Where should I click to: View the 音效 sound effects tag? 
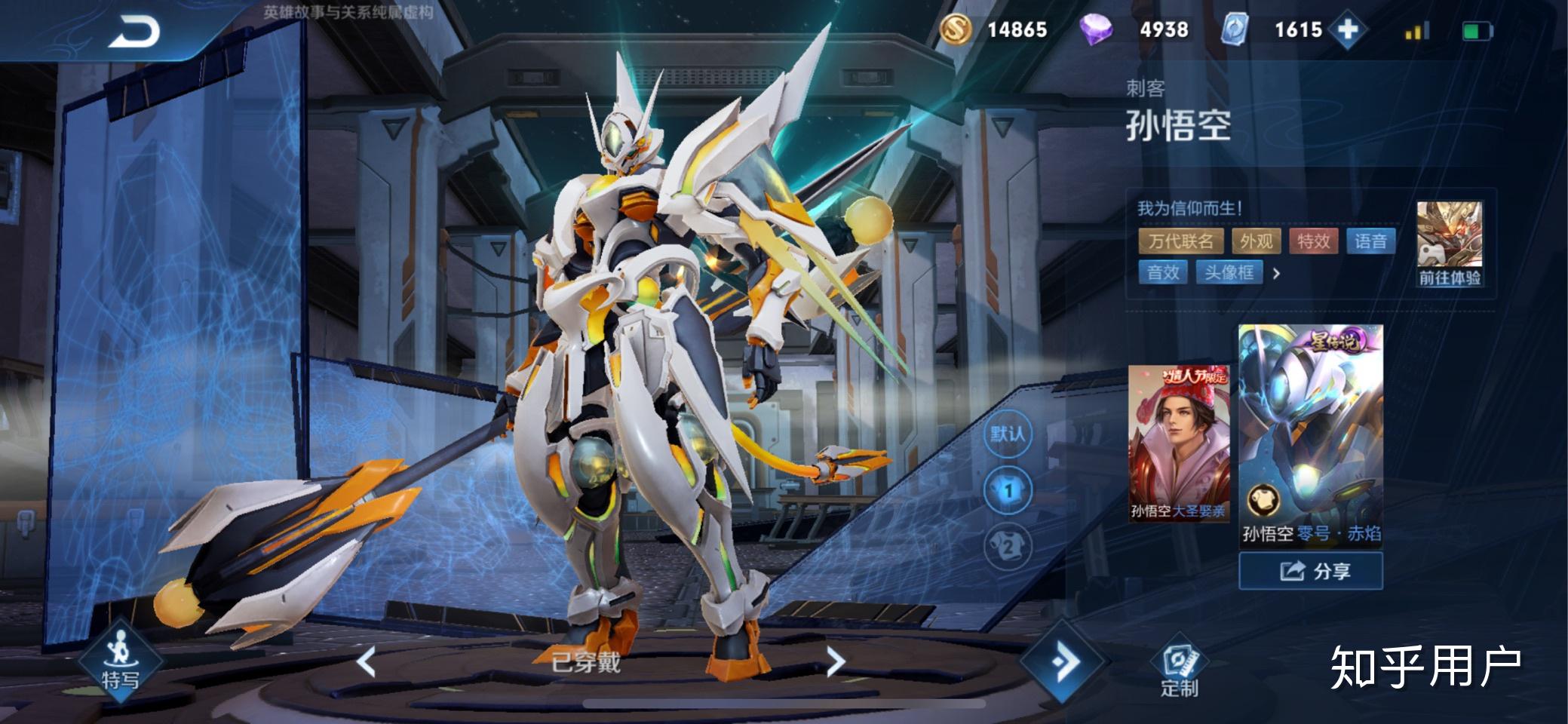pyautogui.click(x=1163, y=272)
